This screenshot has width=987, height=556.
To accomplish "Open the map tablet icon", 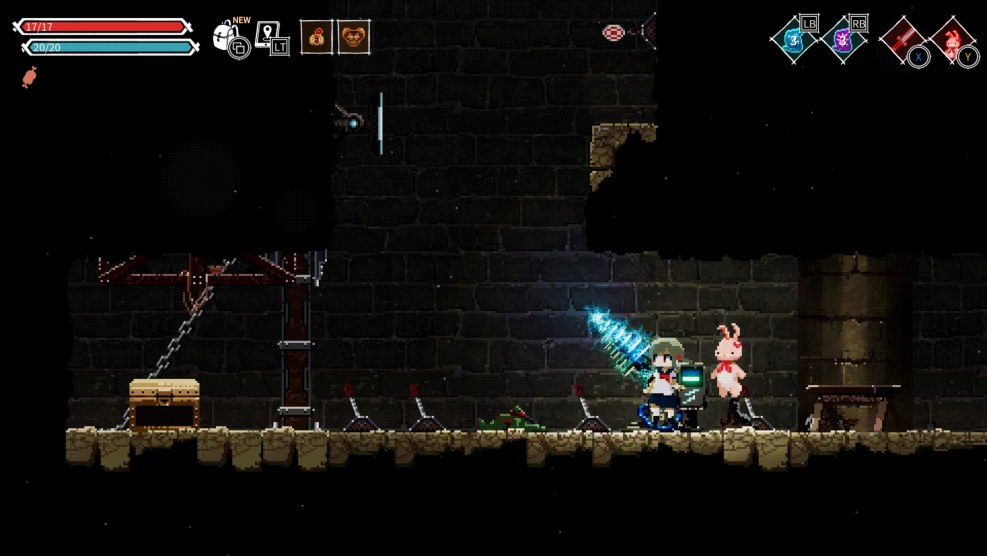I will pyautogui.click(x=268, y=36).
